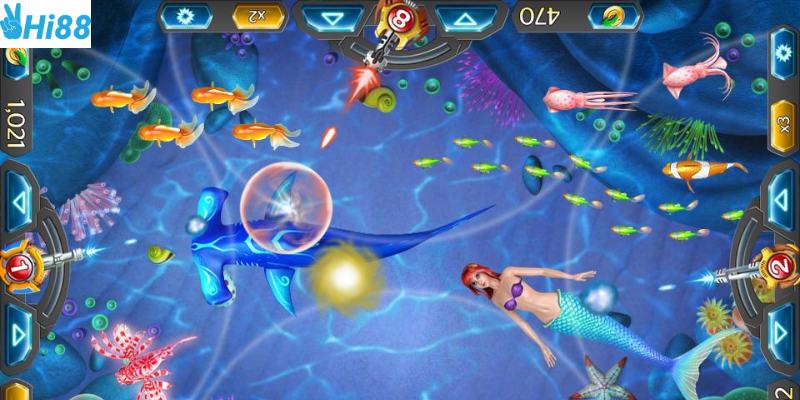Open the gear settings button on the right panel
800x400 pixels.
pos(783,55)
